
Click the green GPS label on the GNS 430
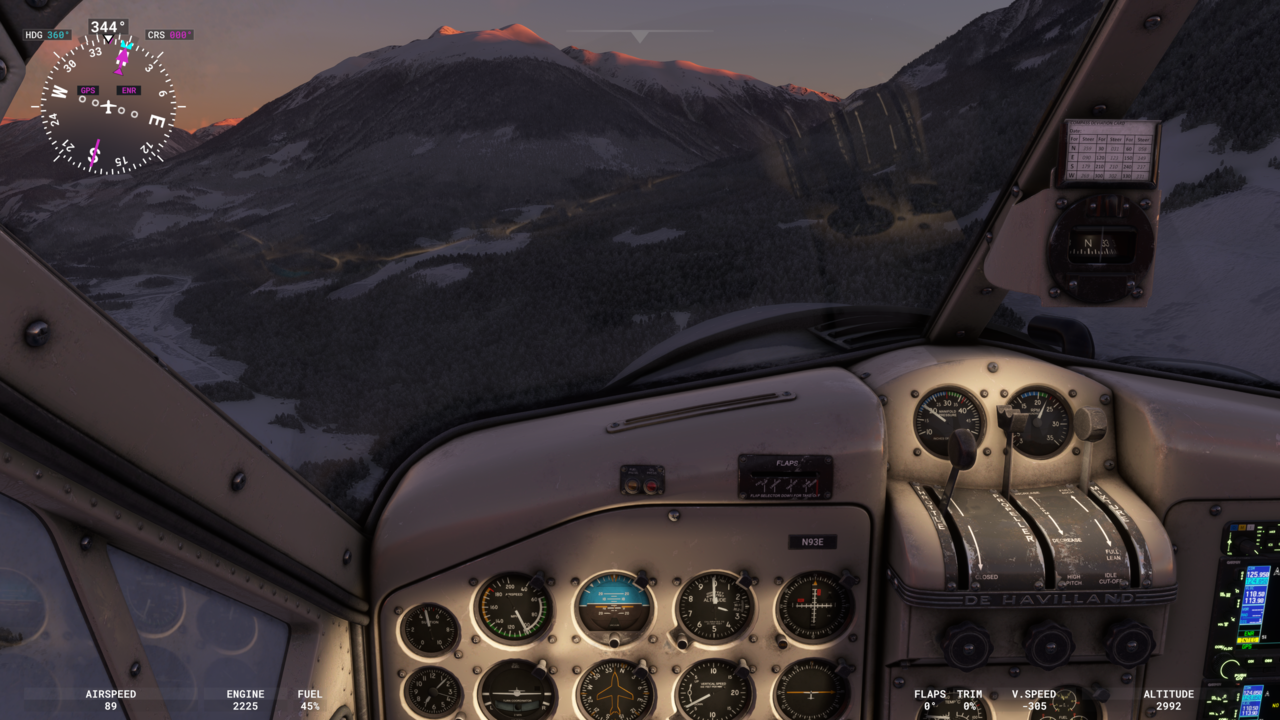coord(1247,647)
